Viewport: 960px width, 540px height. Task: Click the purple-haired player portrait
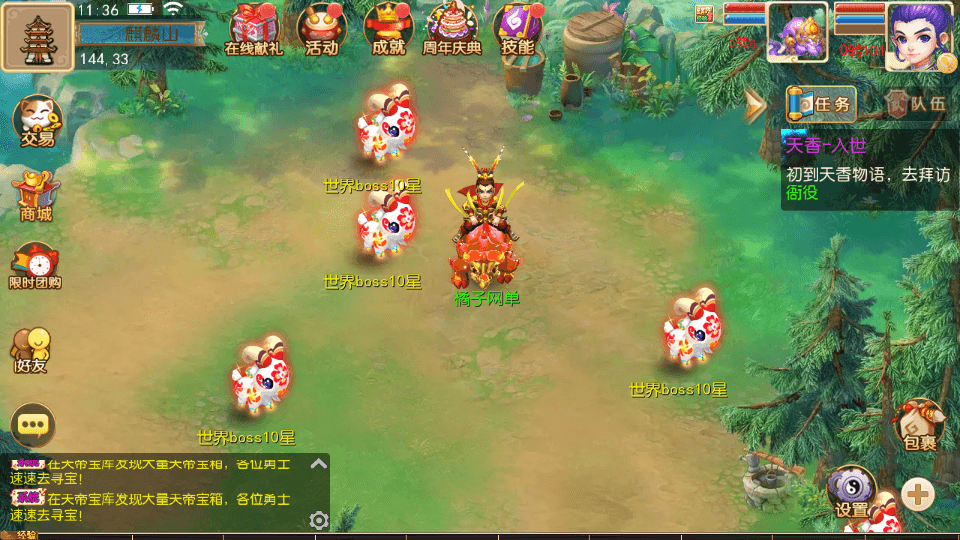(917, 35)
